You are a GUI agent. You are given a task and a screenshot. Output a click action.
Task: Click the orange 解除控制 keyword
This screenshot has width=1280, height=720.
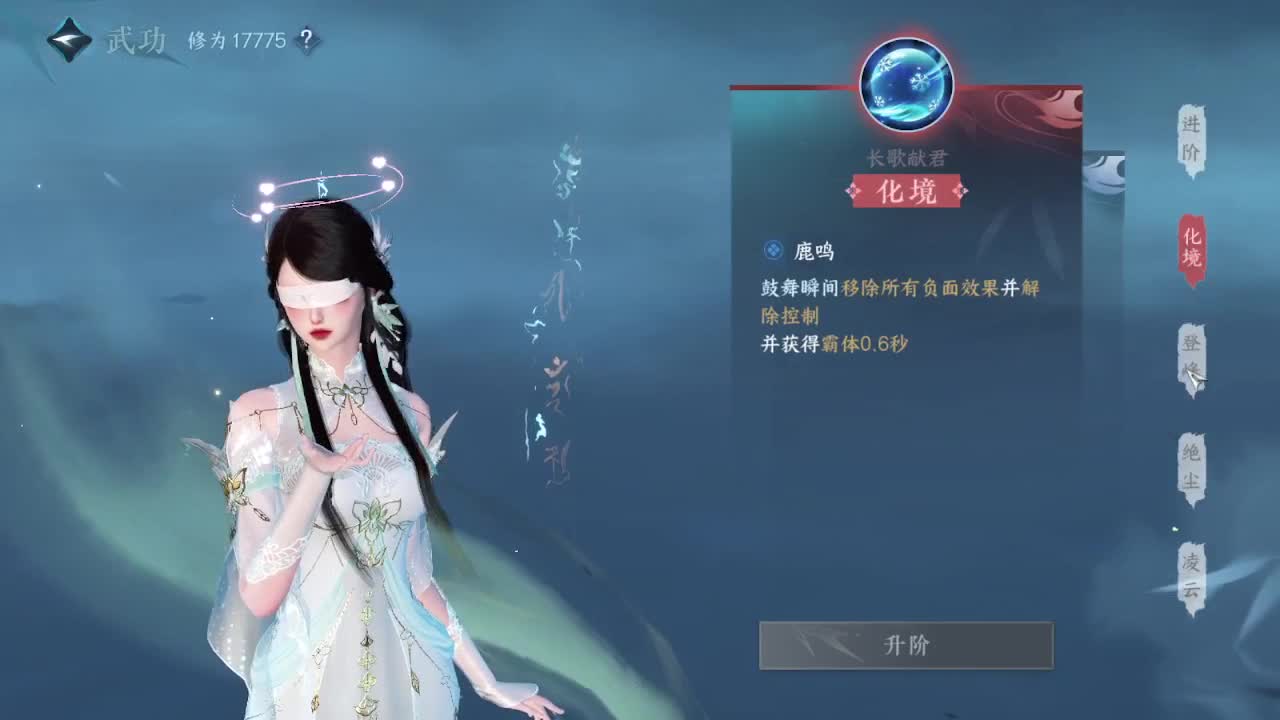(x=790, y=317)
